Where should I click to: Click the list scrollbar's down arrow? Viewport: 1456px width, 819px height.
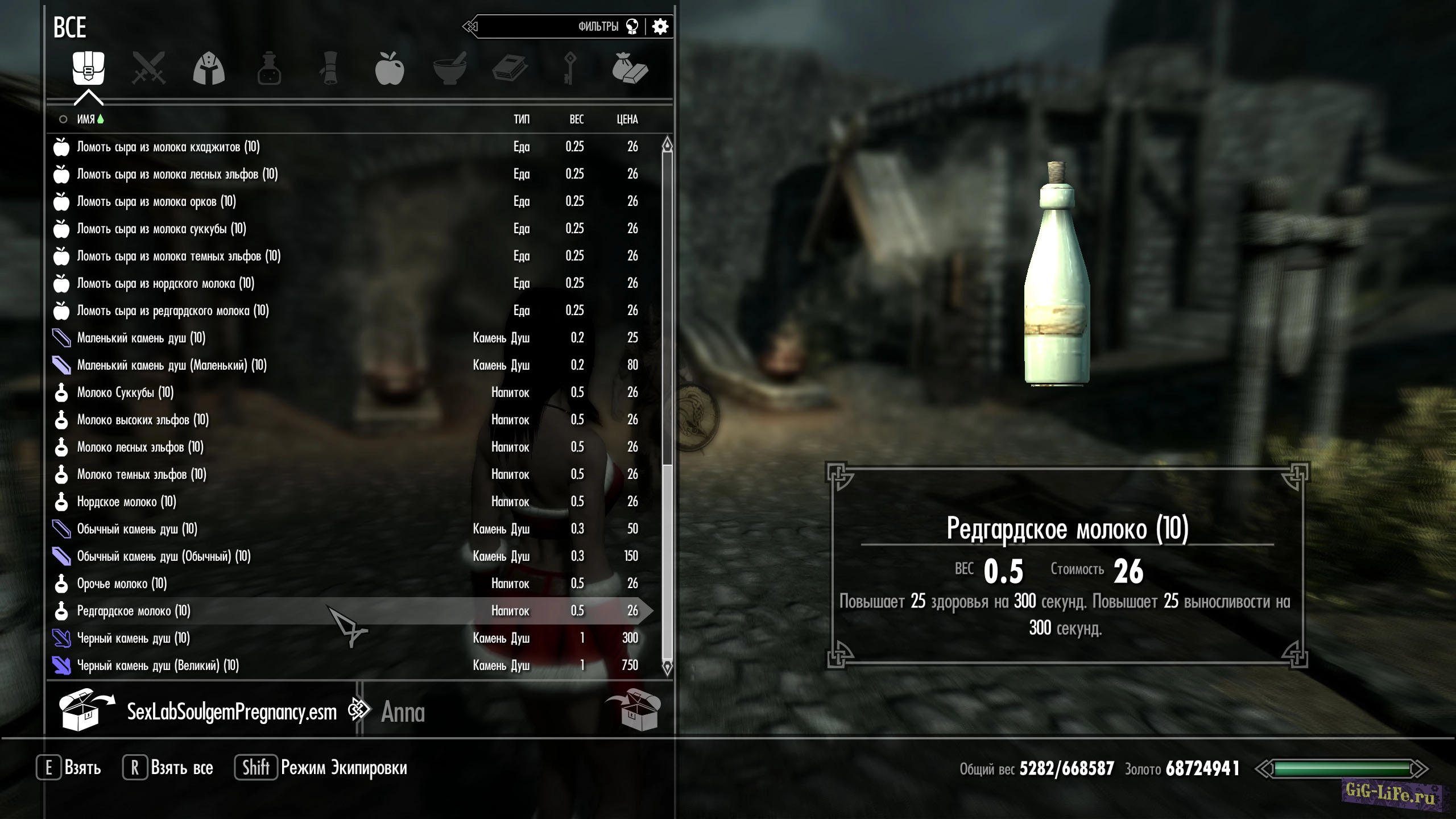point(668,667)
